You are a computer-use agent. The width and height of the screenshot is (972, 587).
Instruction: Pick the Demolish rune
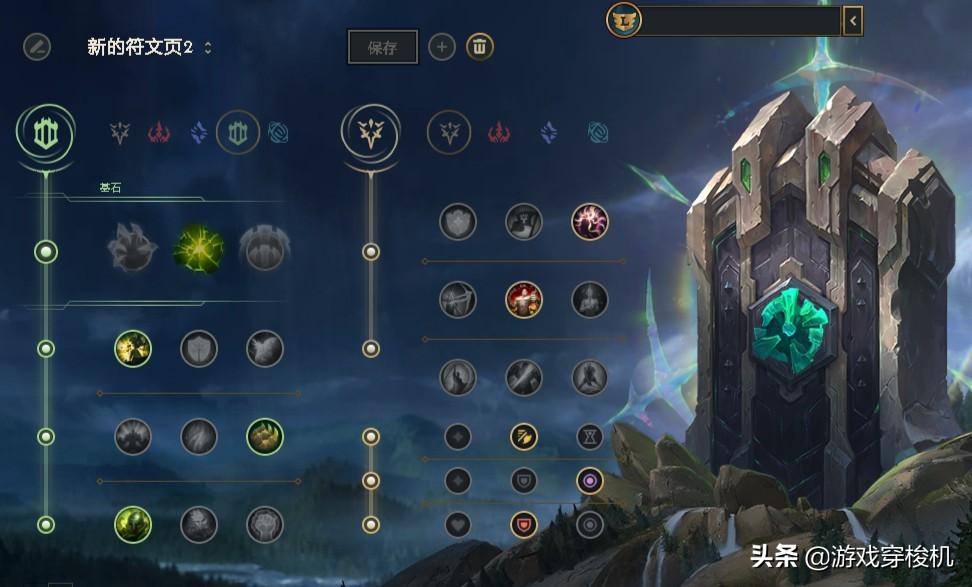click(133, 348)
